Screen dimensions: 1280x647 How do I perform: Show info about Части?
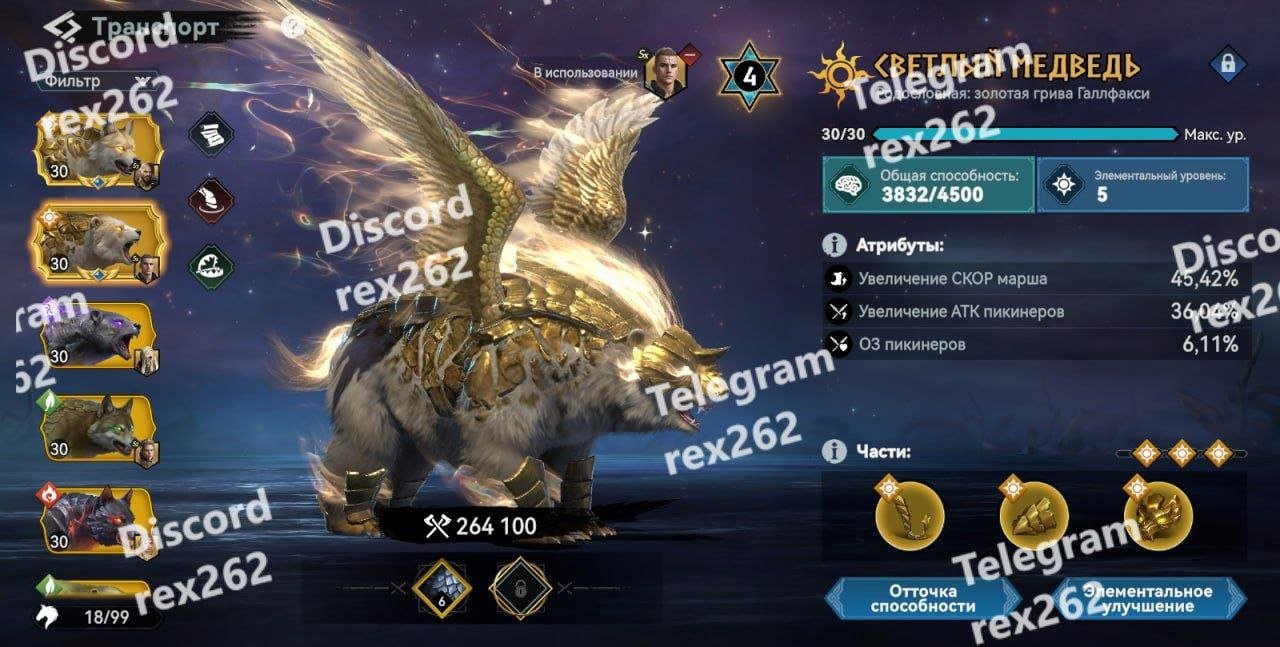click(x=832, y=452)
